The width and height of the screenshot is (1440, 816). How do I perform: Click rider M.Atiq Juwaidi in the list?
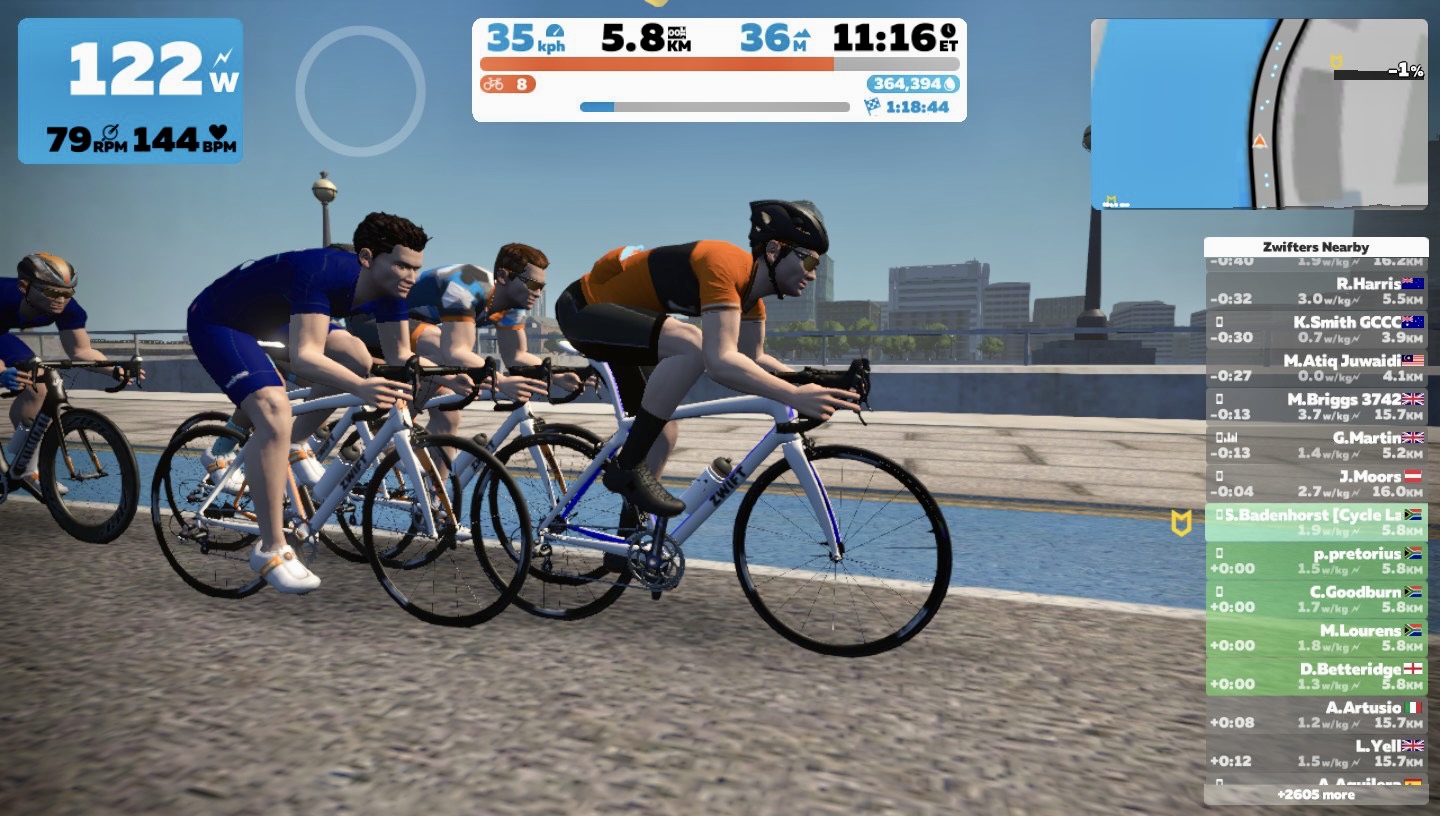tap(1316, 367)
